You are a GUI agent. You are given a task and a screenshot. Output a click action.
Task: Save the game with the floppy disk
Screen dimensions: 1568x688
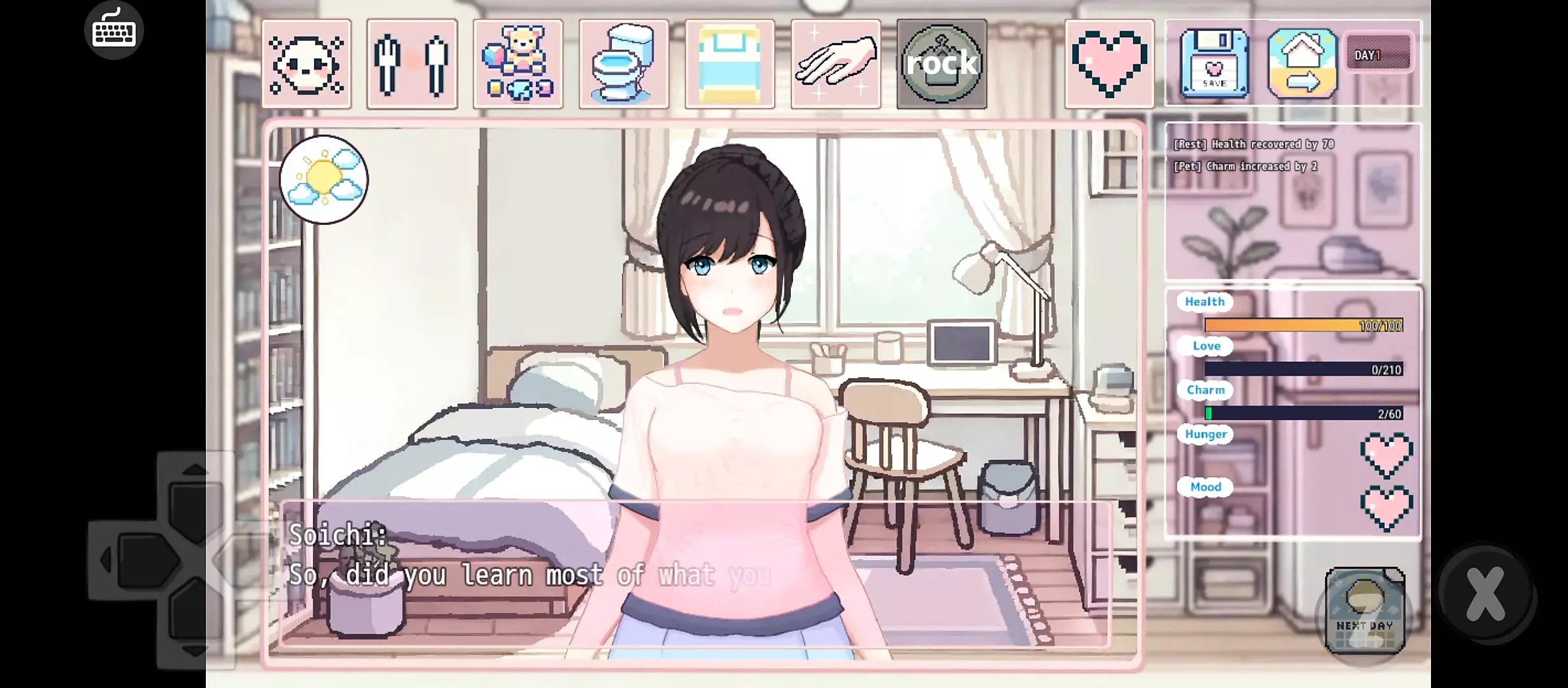tap(1214, 64)
